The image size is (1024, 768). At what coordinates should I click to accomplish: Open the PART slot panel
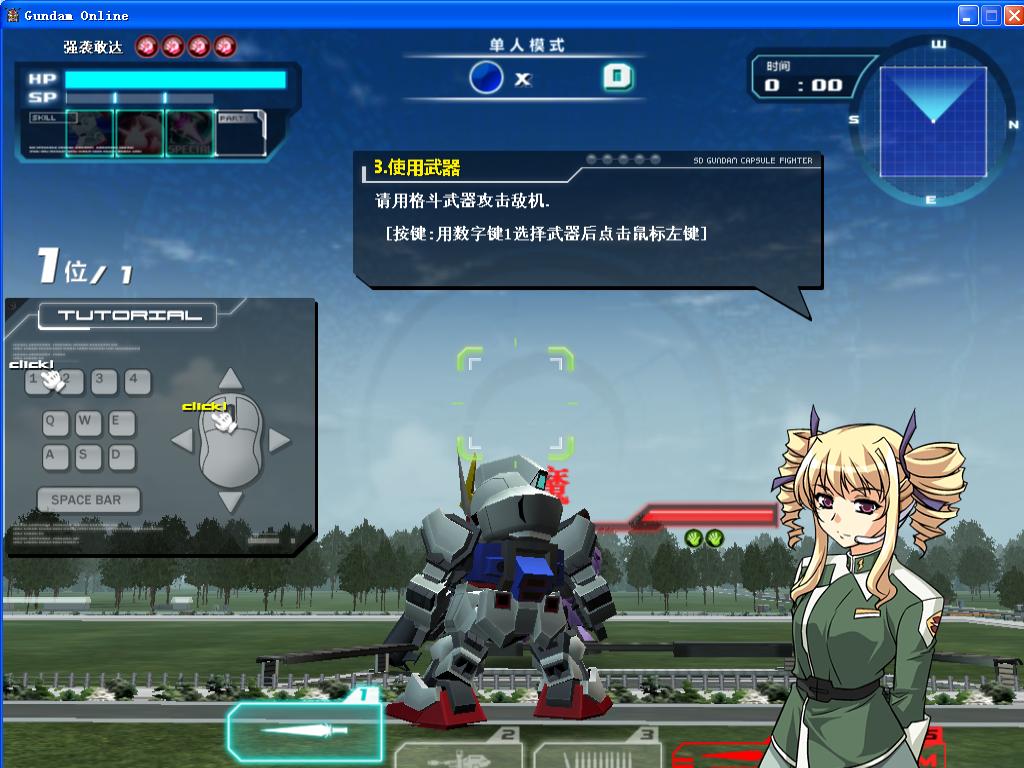(x=240, y=133)
